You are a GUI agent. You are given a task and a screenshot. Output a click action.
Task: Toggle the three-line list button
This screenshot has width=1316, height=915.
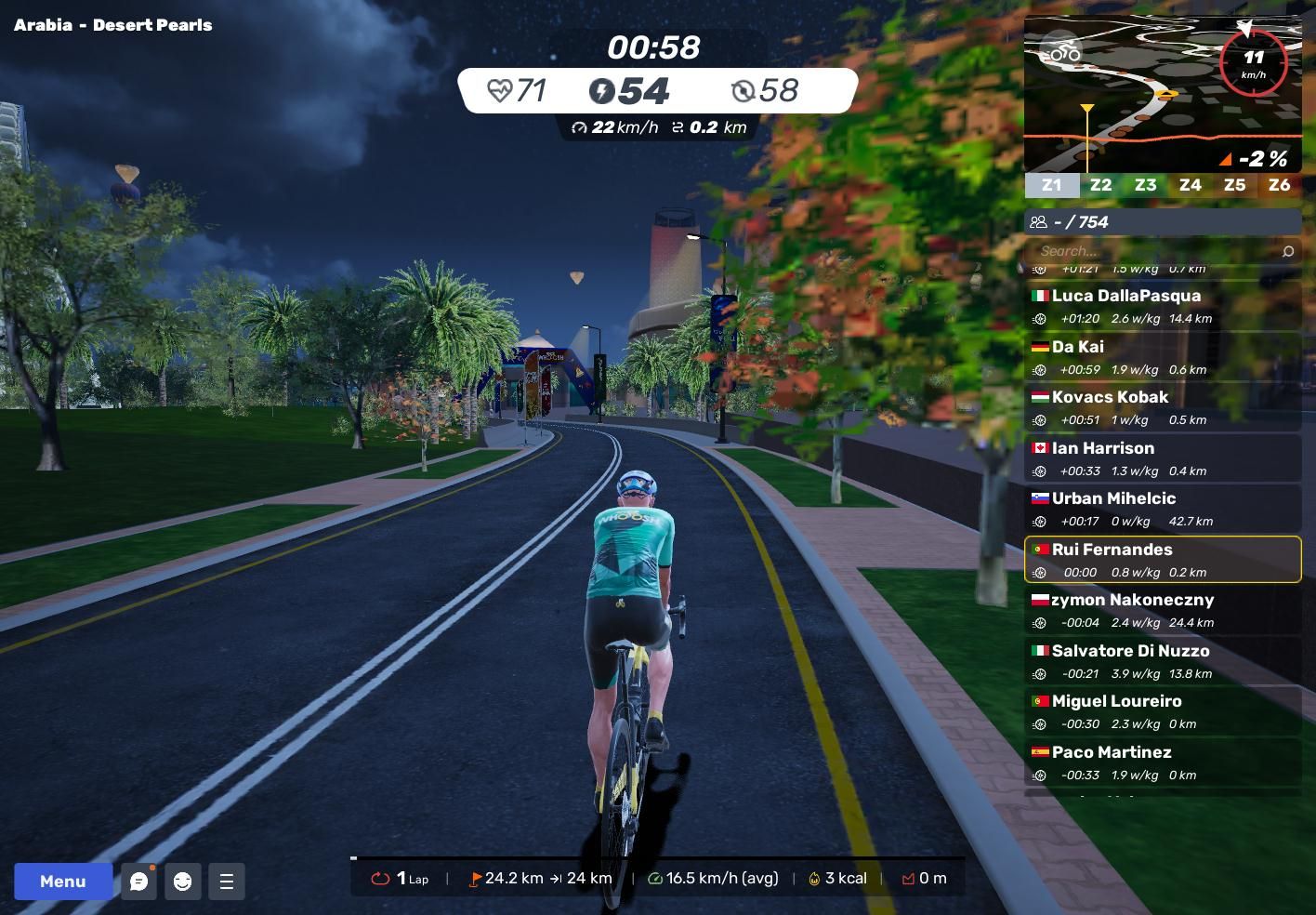tap(227, 882)
